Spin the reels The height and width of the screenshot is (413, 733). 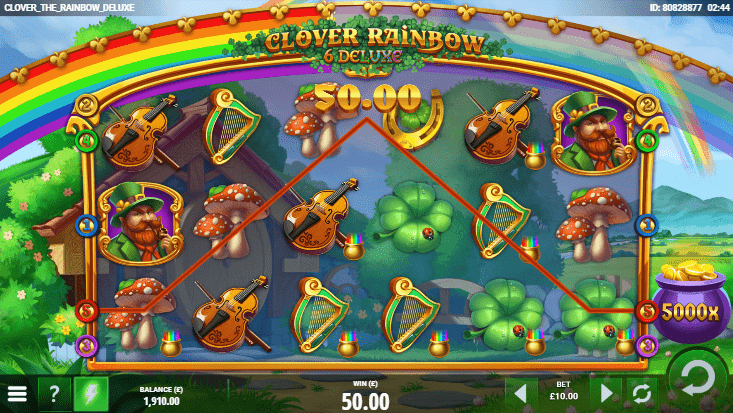click(x=698, y=377)
